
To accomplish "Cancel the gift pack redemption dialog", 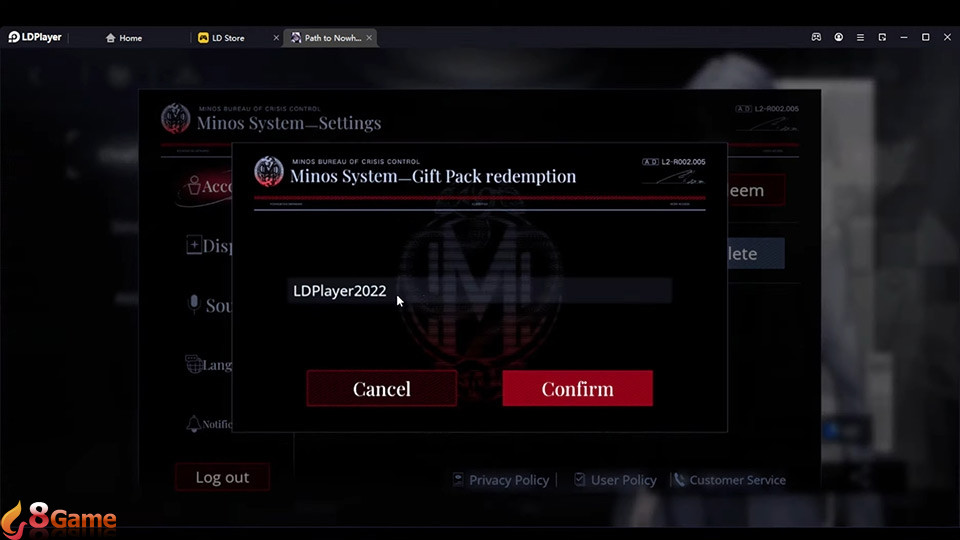I will [x=381, y=389].
